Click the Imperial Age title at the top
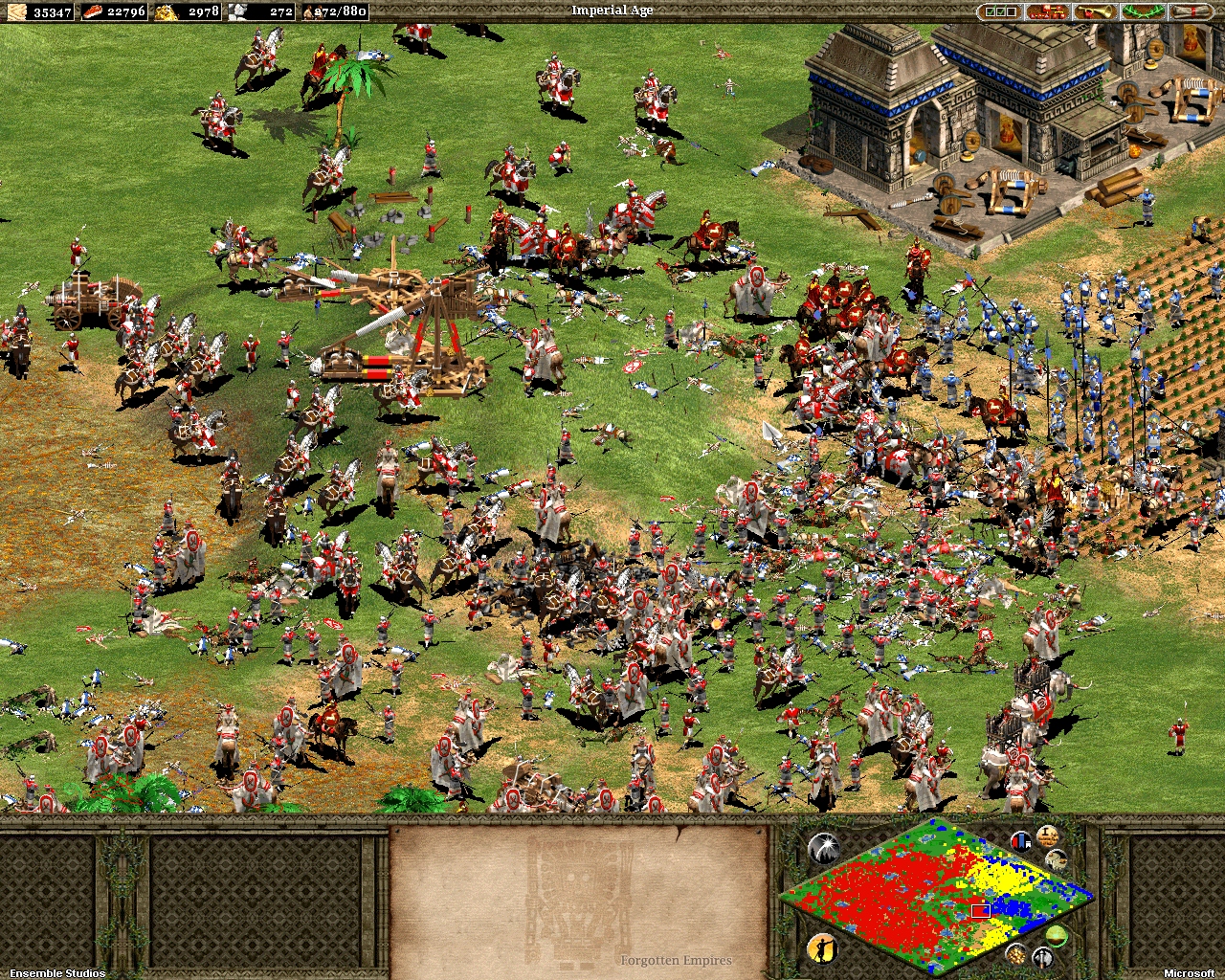 coord(612,10)
